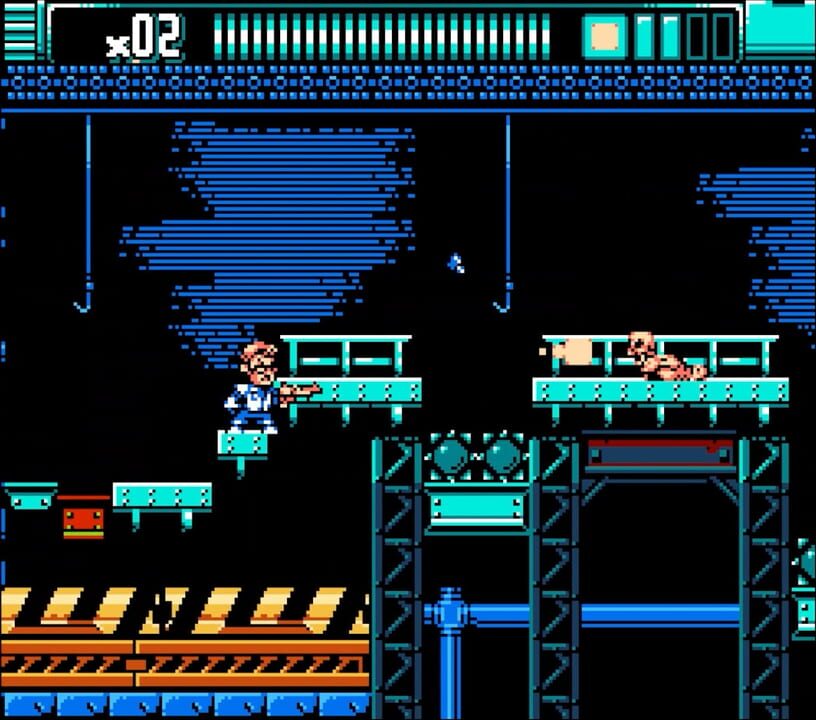Select the square item box in the HUD
The height and width of the screenshot is (720, 816).
tap(604, 36)
